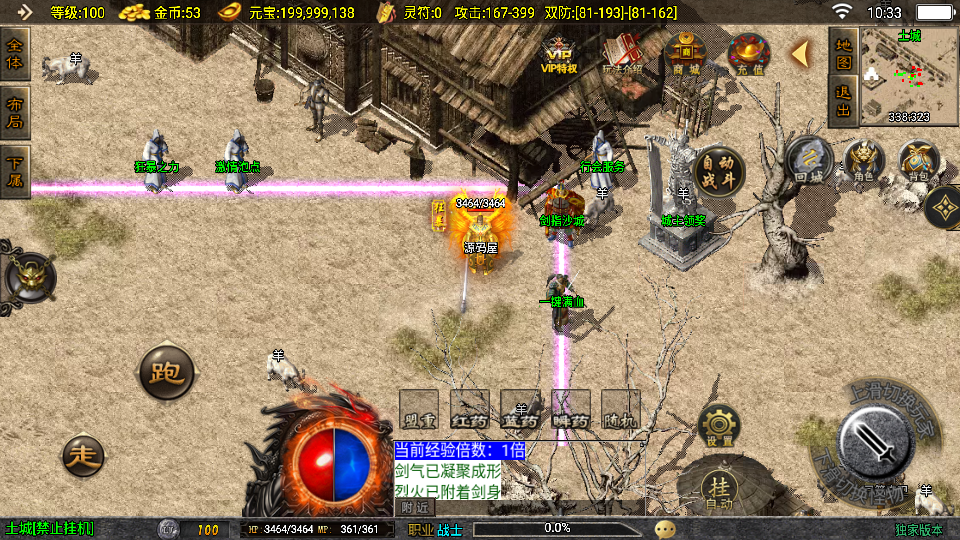
Task: Use the 回城 return-to-town scroll
Action: tap(809, 162)
